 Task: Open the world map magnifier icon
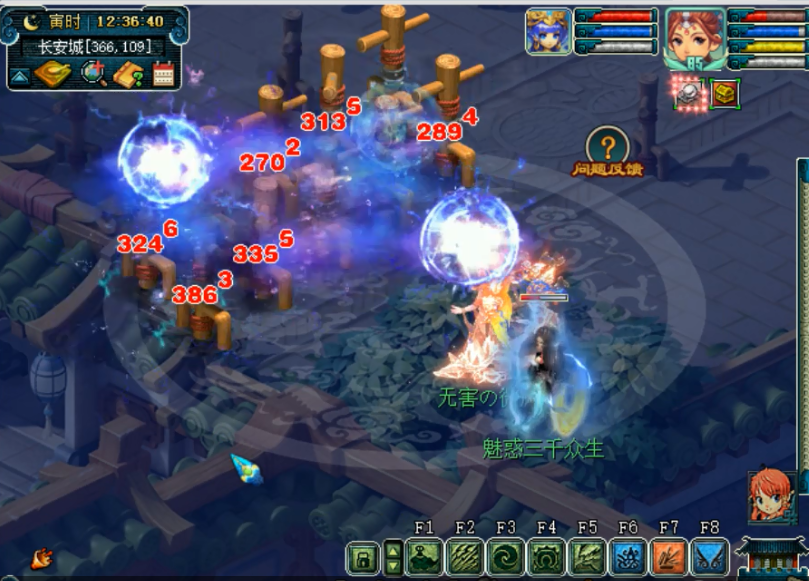93,73
